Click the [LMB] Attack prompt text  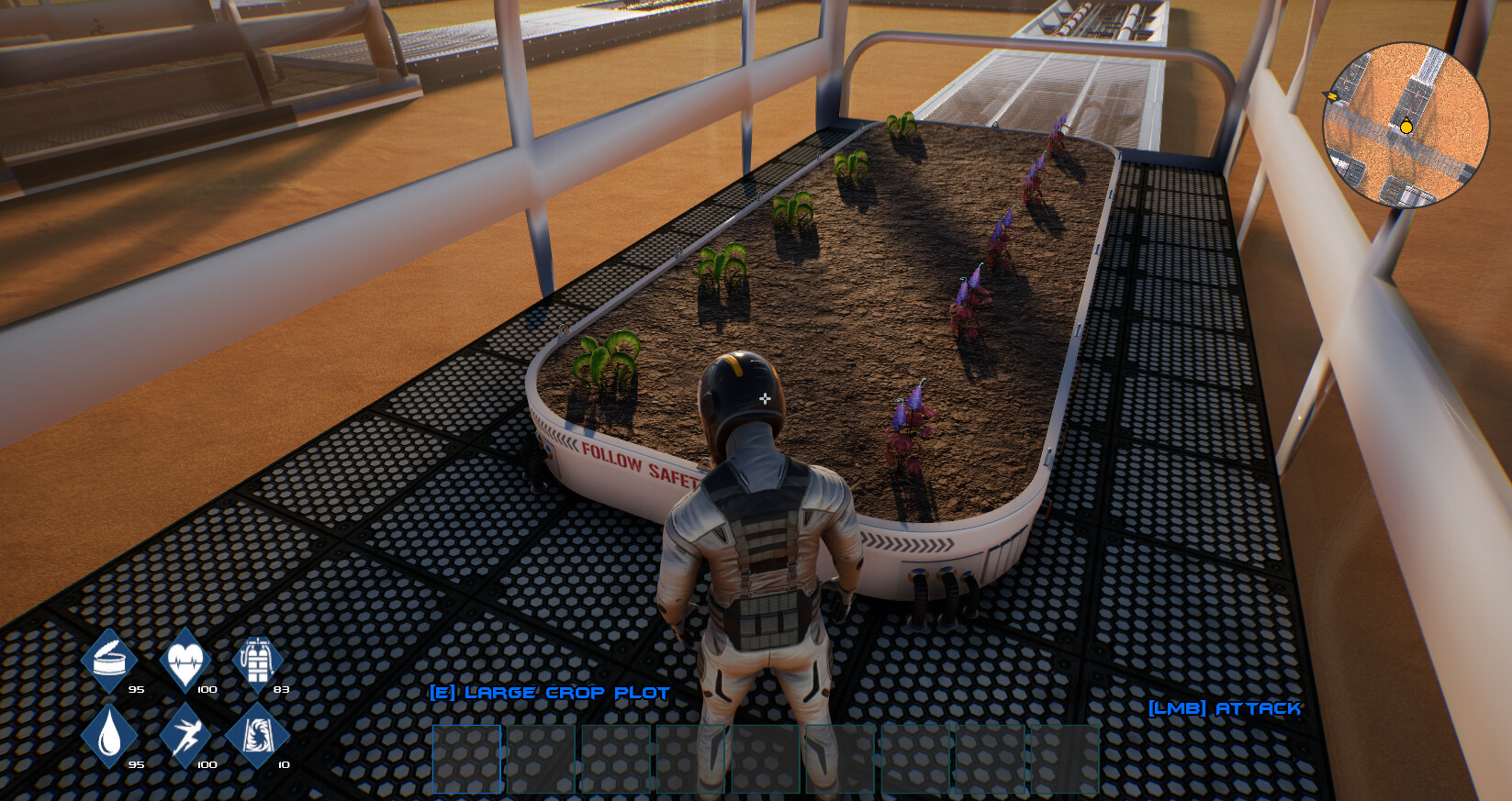pos(1225,708)
